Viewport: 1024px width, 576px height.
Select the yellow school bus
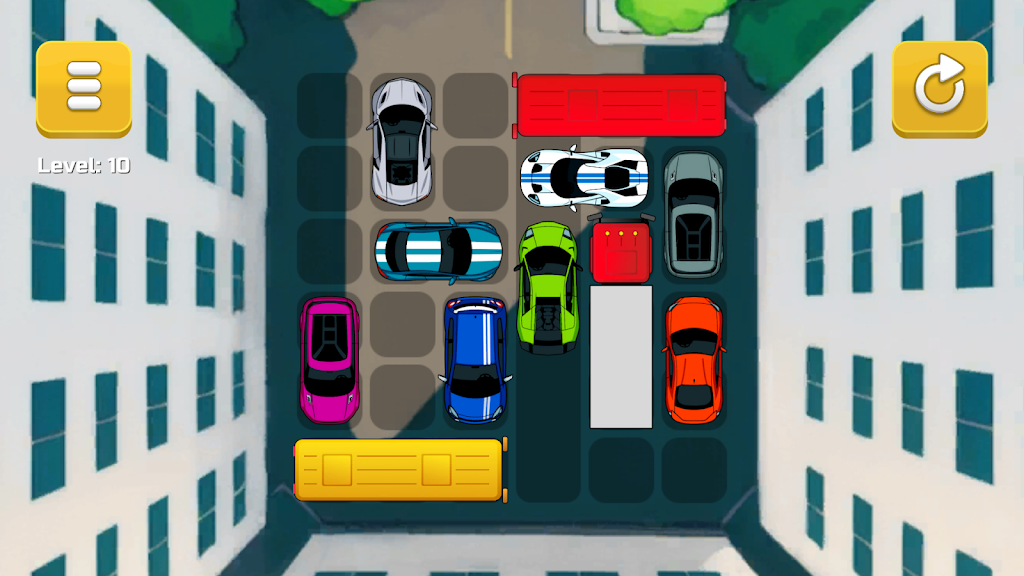pos(400,469)
